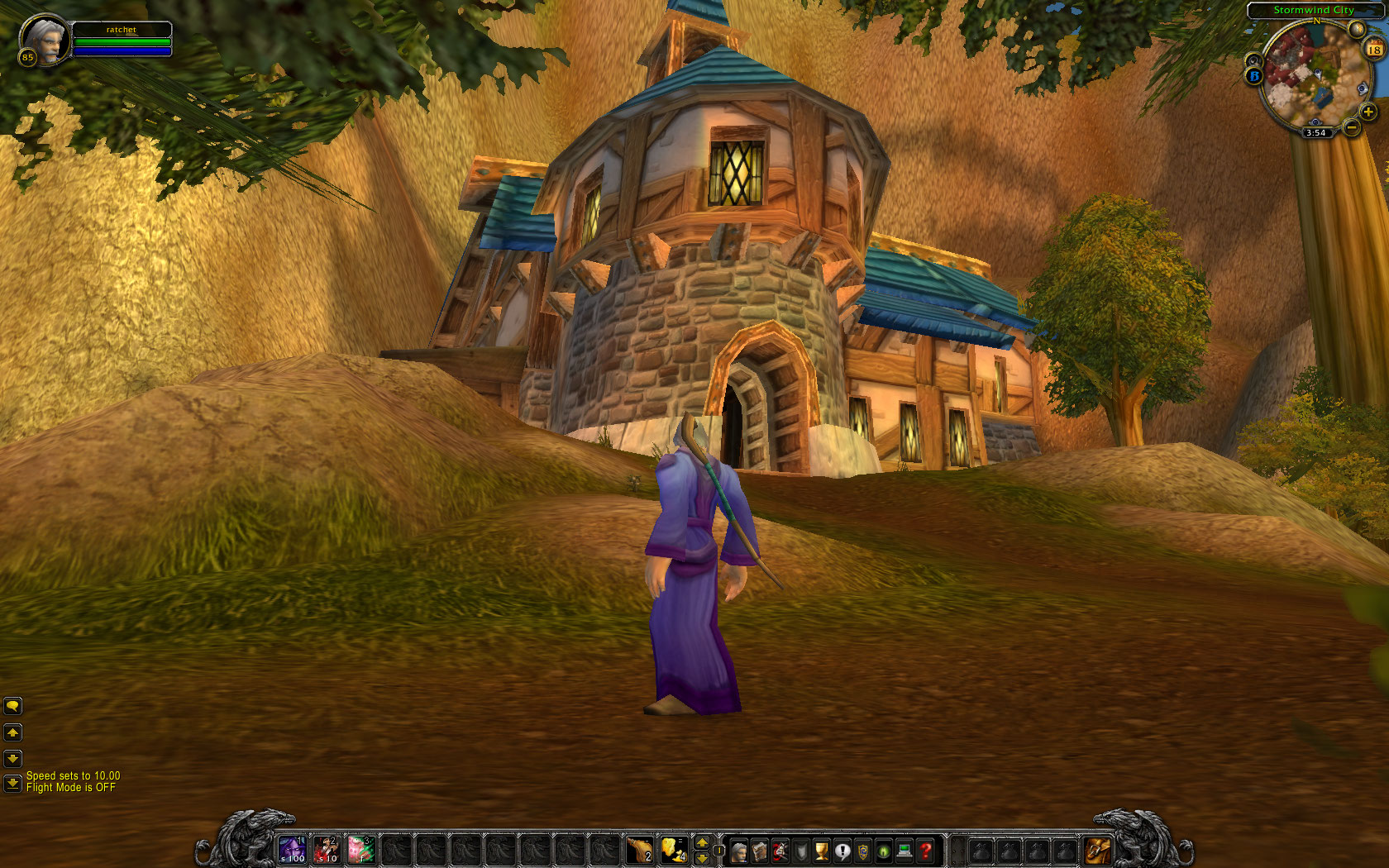Open the clock showing 3:54
Viewport: 1389px width, 868px height.
point(1315,132)
